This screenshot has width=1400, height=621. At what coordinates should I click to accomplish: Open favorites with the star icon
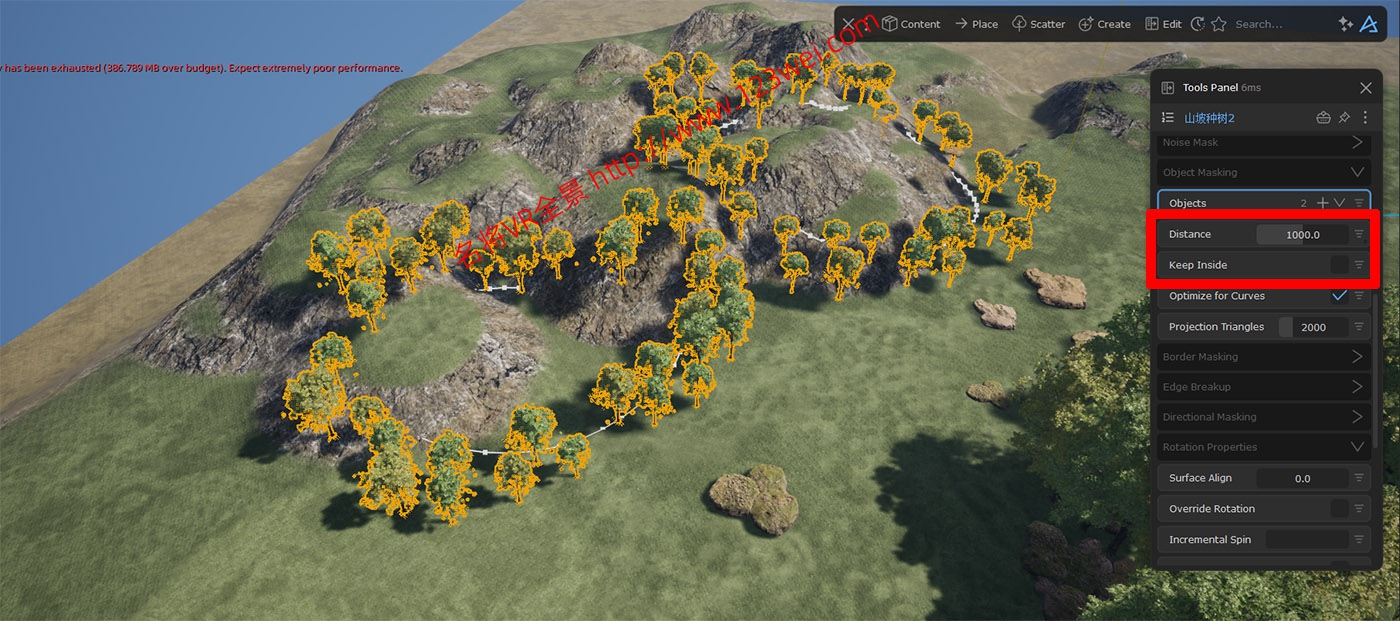pyautogui.click(x=1219, y=24)
